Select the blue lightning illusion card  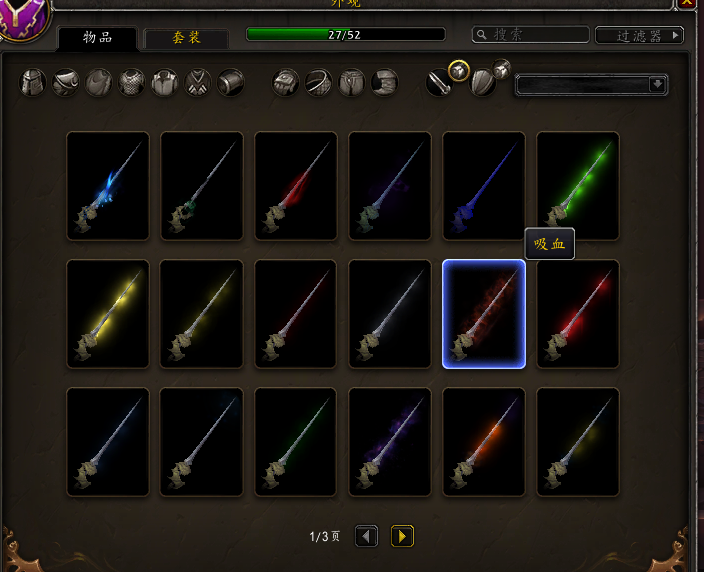click(x=108, y=186)
